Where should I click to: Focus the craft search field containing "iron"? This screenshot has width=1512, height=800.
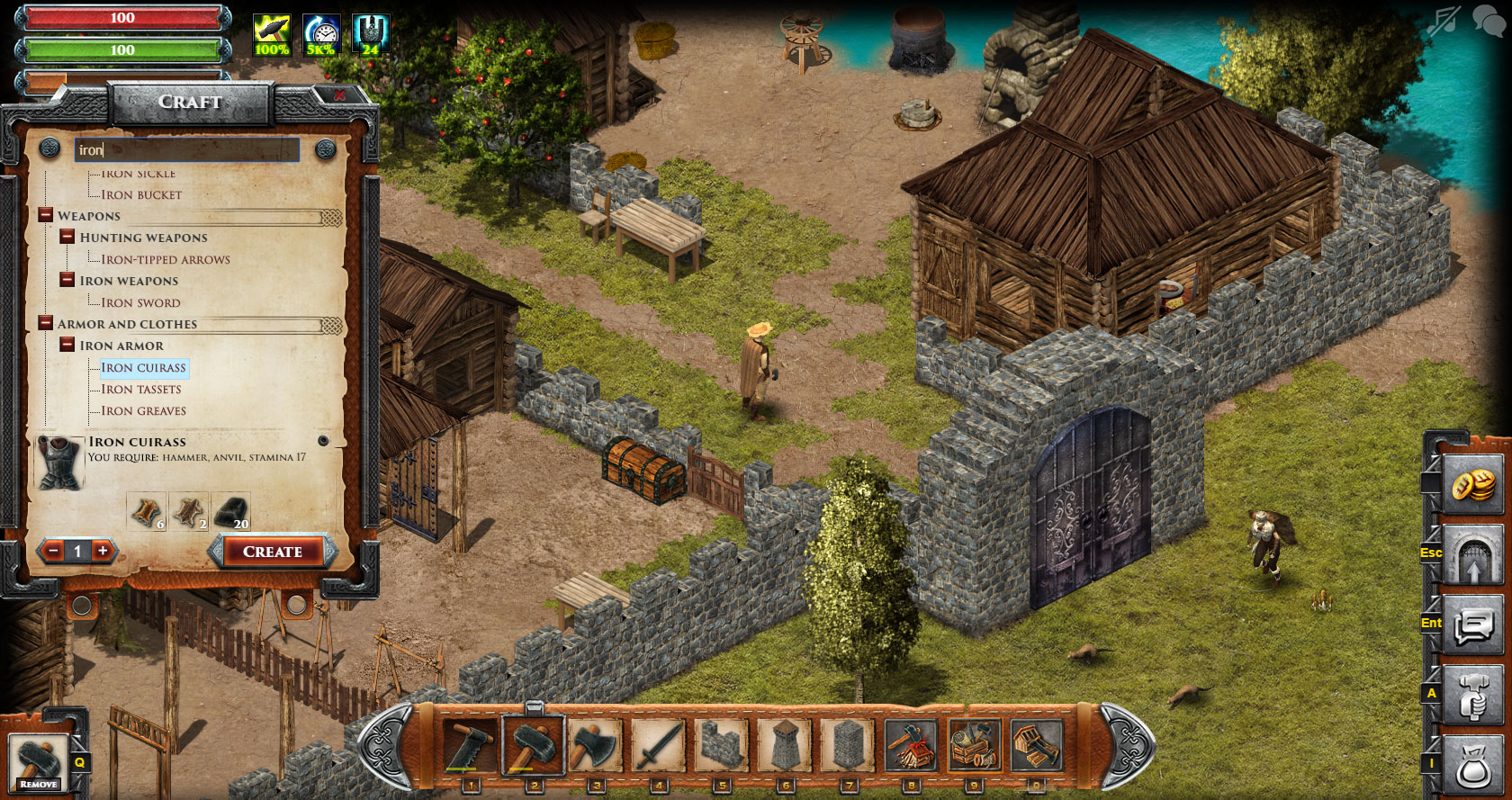[187, 150]
